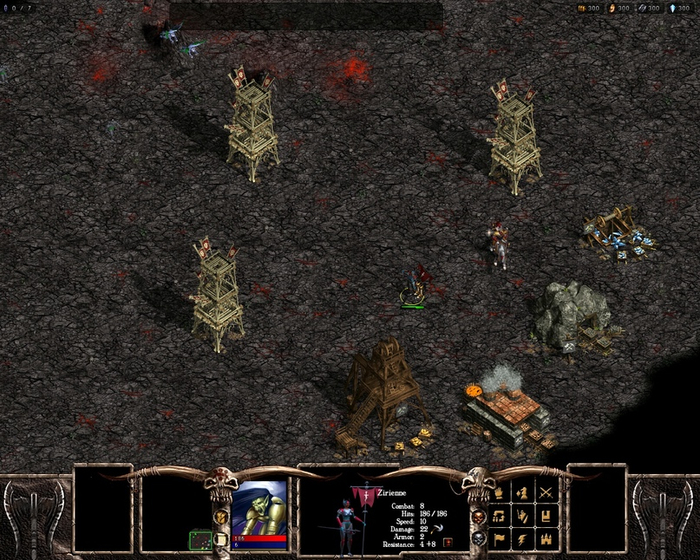
Task: Click the red skull orb button
Action: (x=478, y=516)
